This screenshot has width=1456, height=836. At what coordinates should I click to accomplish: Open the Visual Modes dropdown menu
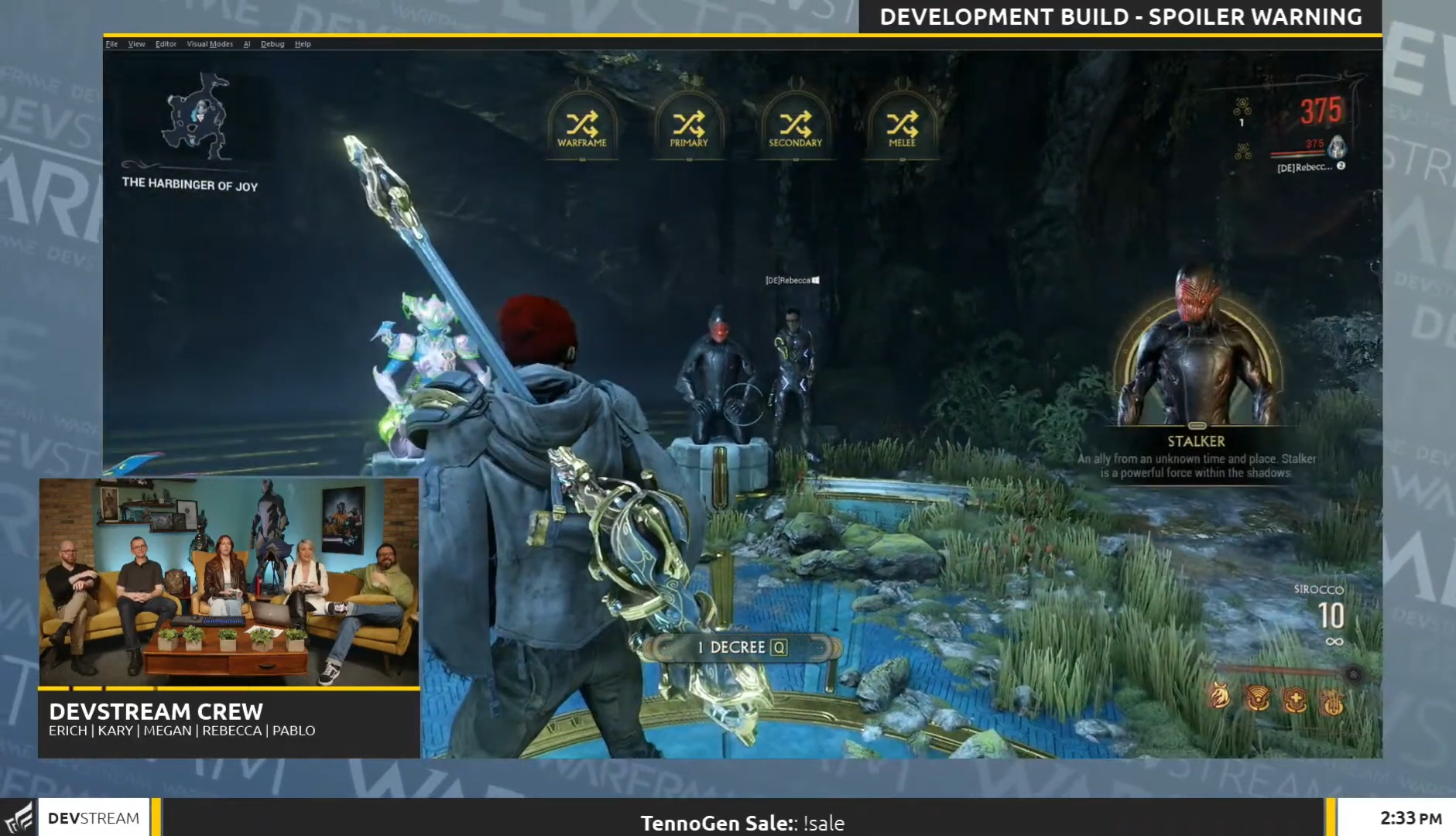pos(209,44)
